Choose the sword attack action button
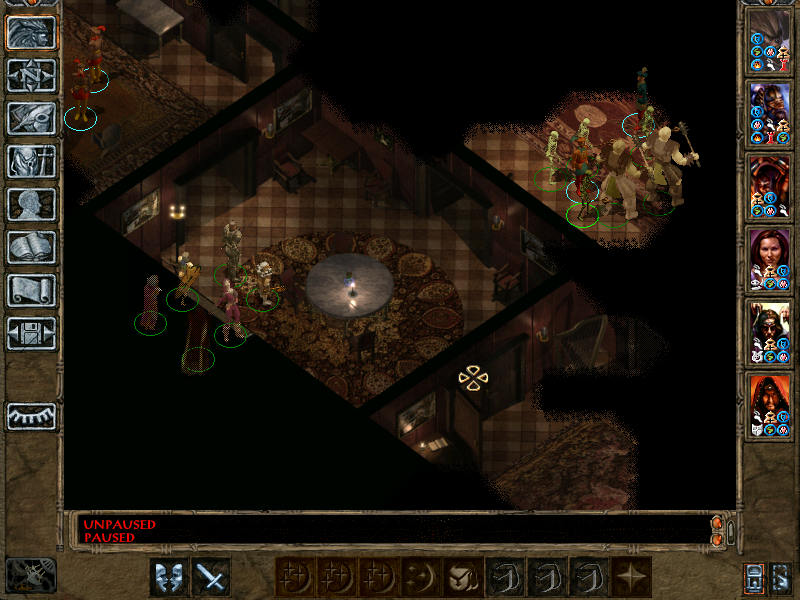This screenshot has height=600, width=800. 211,577
